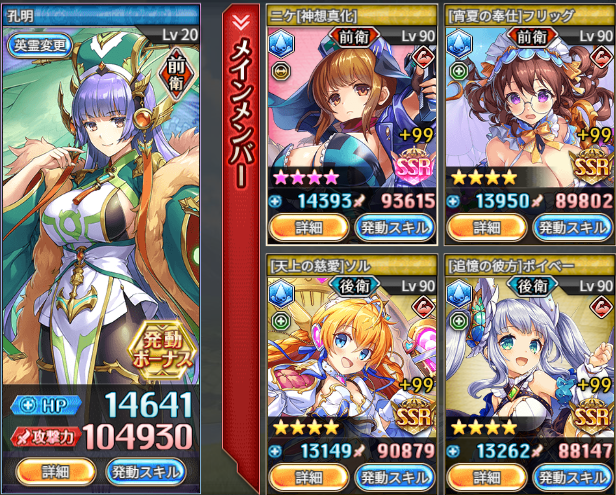
Task: Select the ニケ[神想真化] card portrait
Action: (350, 110)
